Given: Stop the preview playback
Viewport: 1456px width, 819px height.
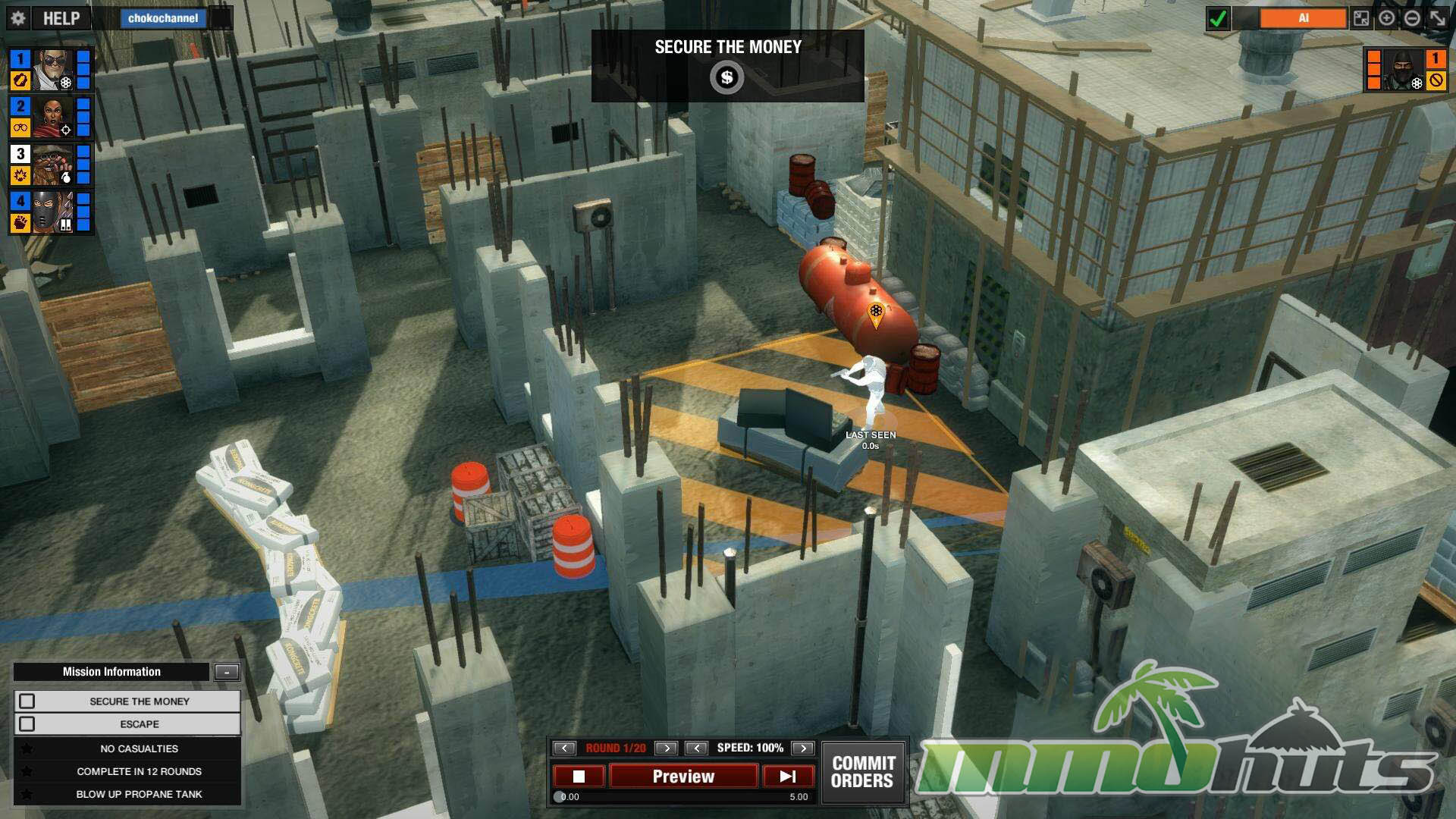Looking at the screenshot, I should pyautogui.click(x=579, y=776).
